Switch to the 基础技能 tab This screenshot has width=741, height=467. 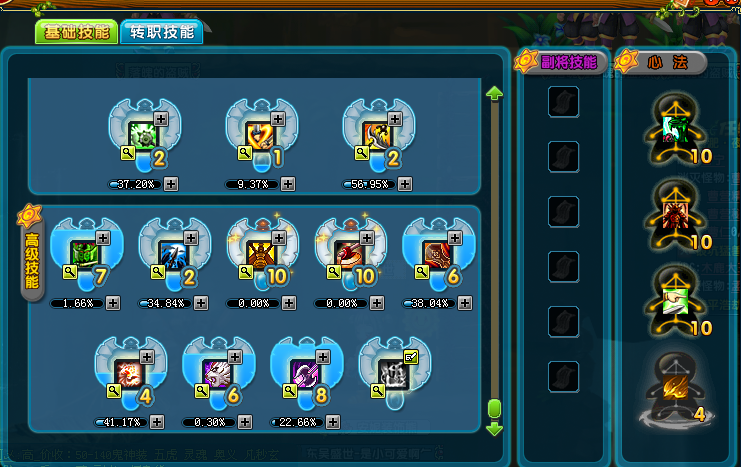(x=76, y=32)
